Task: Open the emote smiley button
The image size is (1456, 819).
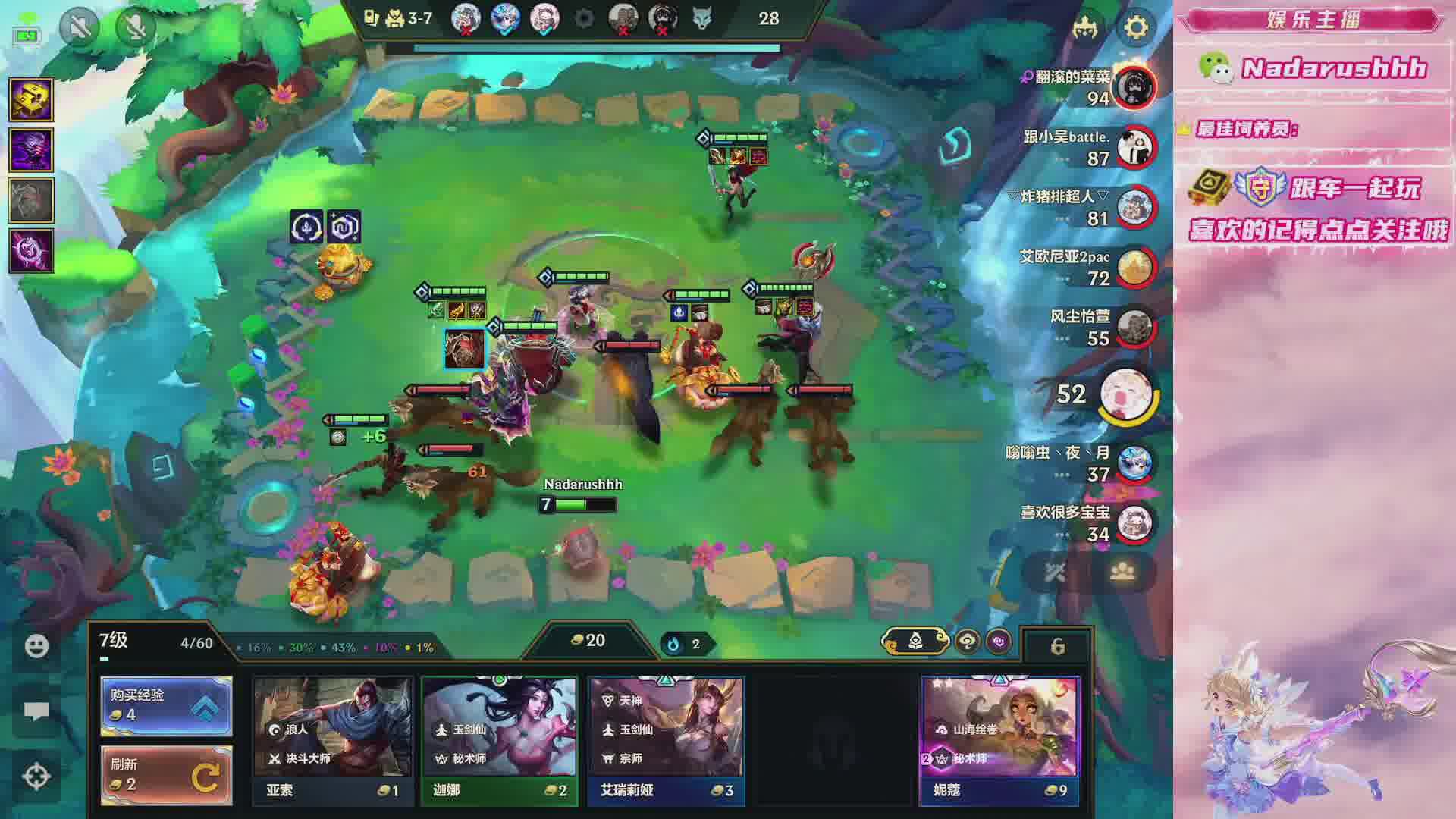Action: pos(36,646)
